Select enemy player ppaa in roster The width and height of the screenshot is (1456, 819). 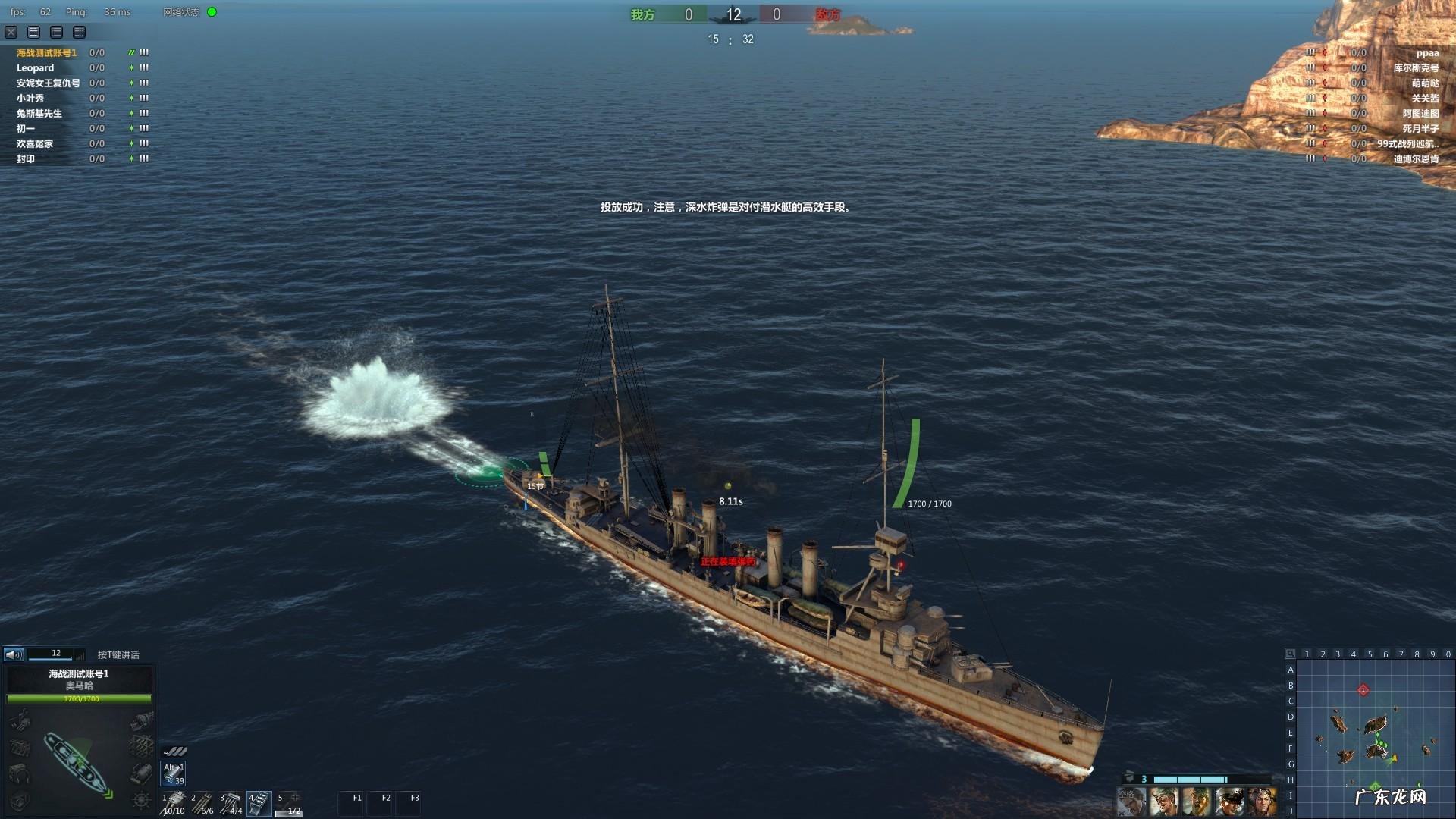pos(1426,53)
